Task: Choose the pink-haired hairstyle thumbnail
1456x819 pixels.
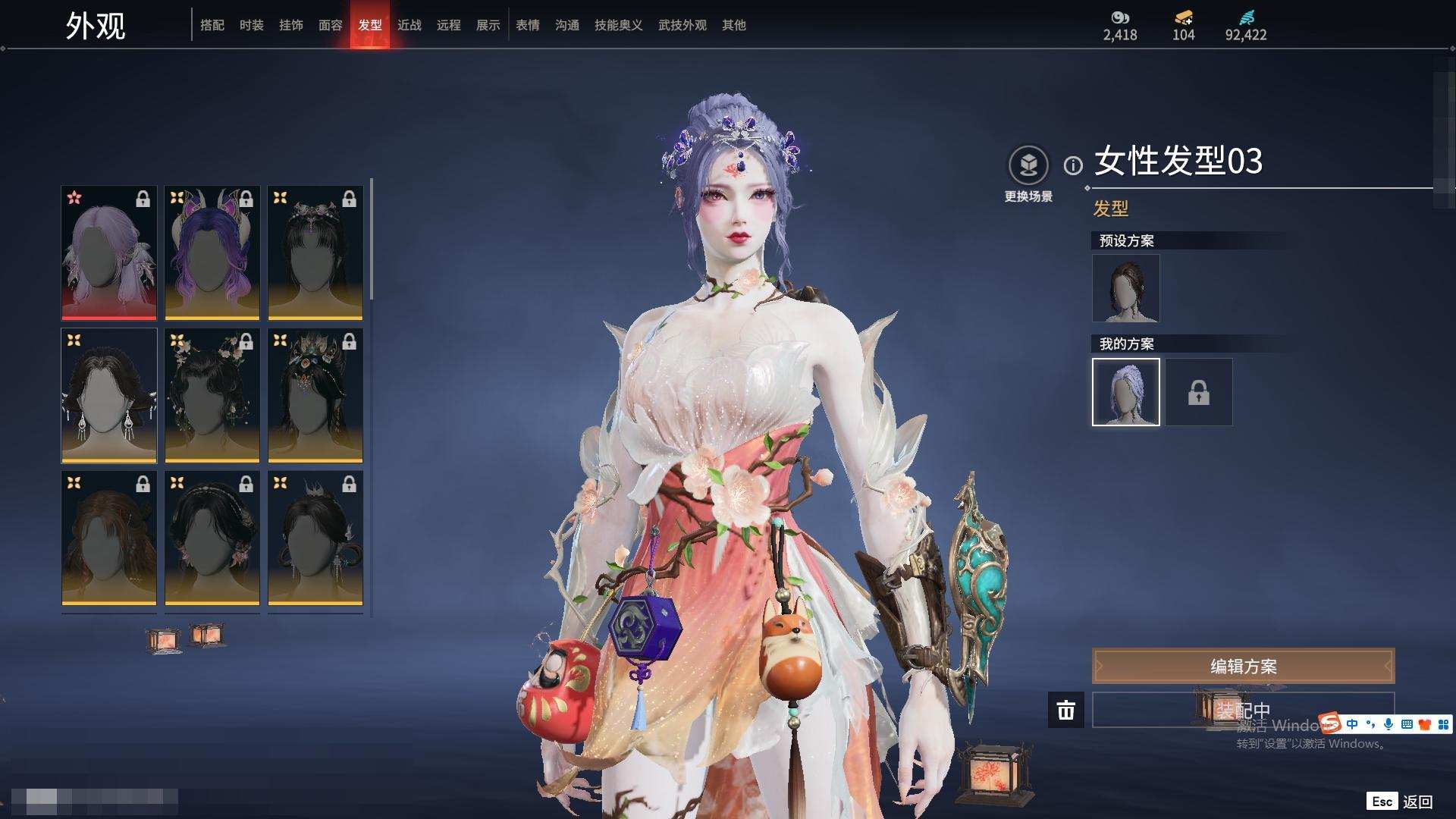Action: click(x=109, y=253)
